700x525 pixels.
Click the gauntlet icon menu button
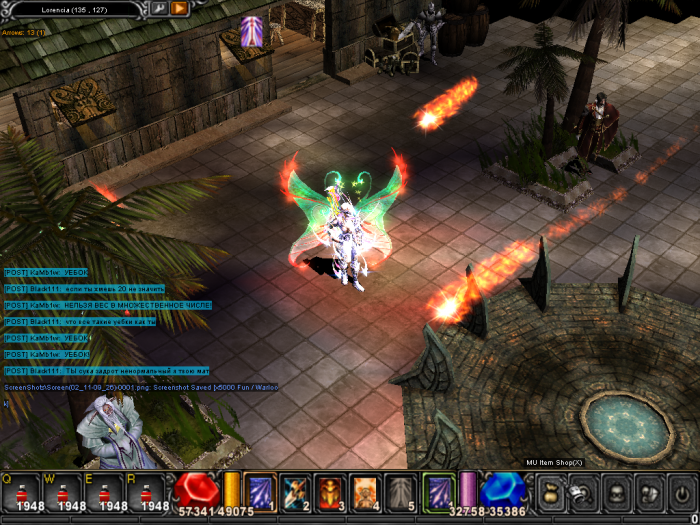tap(649, 493)
